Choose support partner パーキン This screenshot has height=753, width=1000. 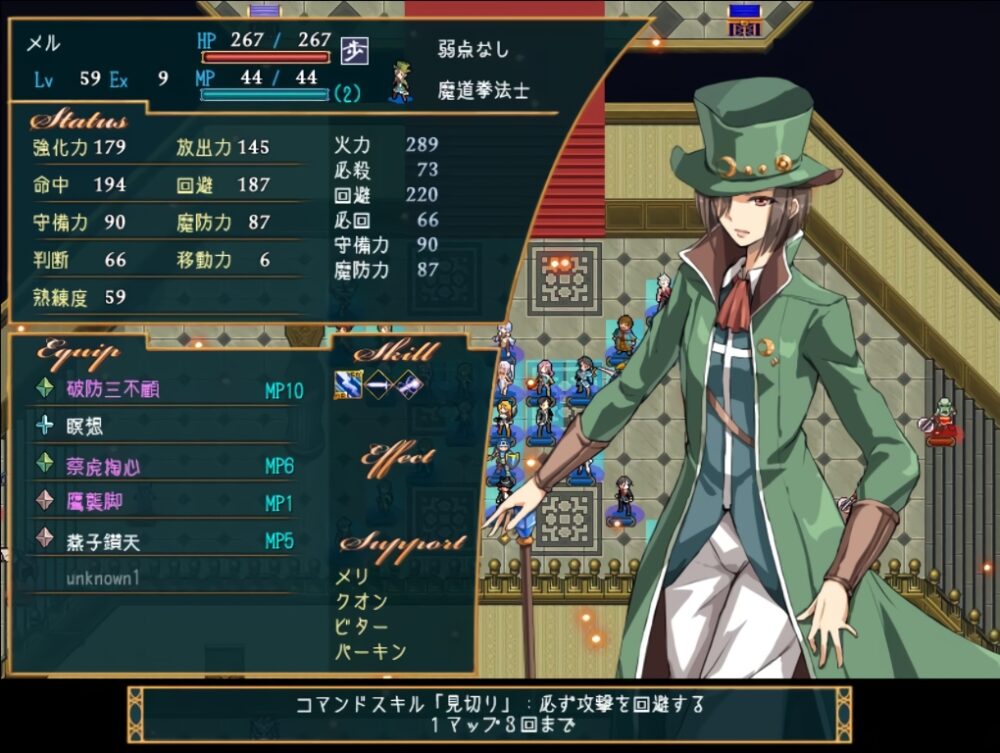(370, 652)
